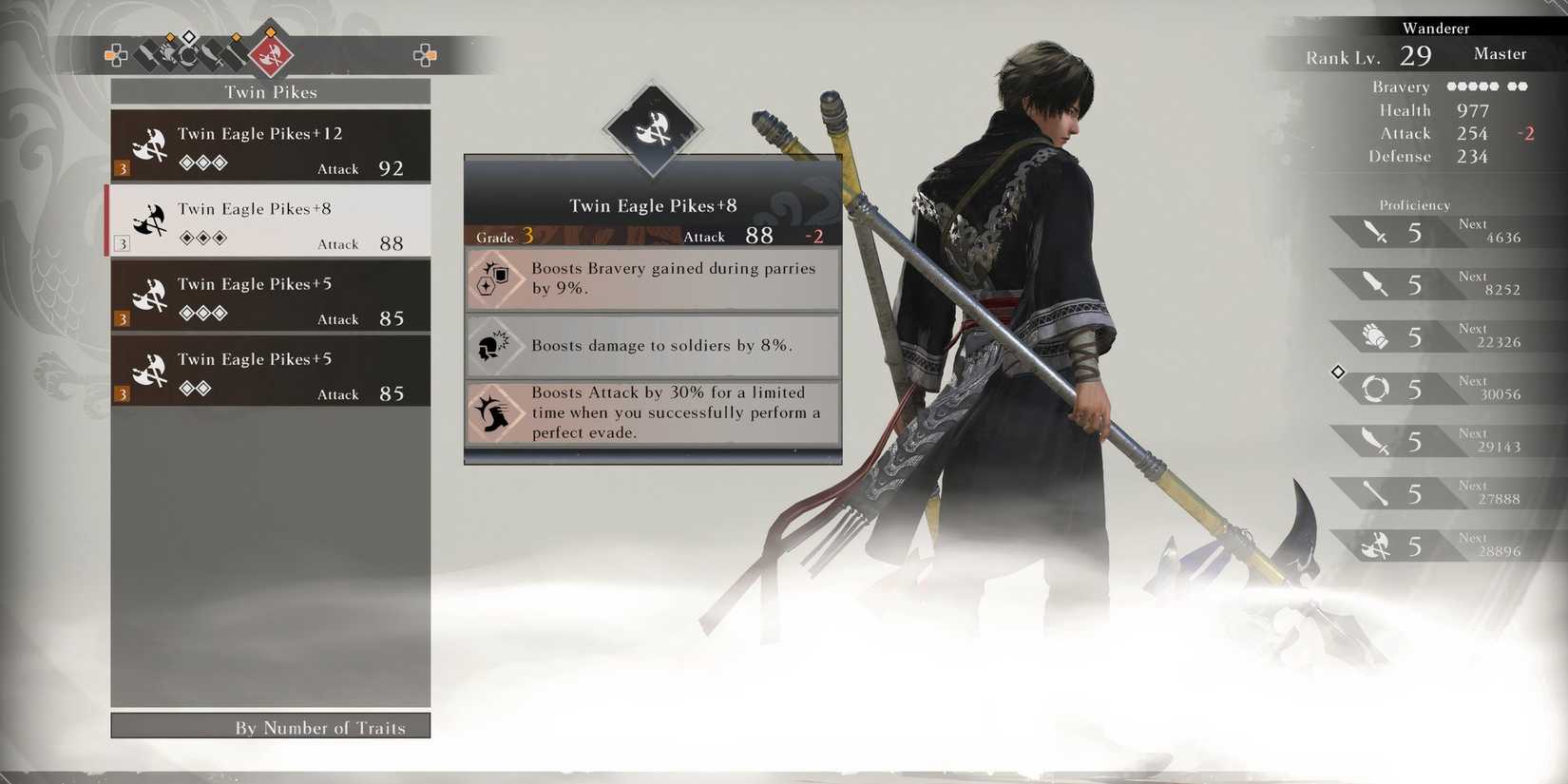The image size is (1568, 784).
Task: Expand the Twin Eagle Pikes+8 detail card
Action: coord(652,205)
